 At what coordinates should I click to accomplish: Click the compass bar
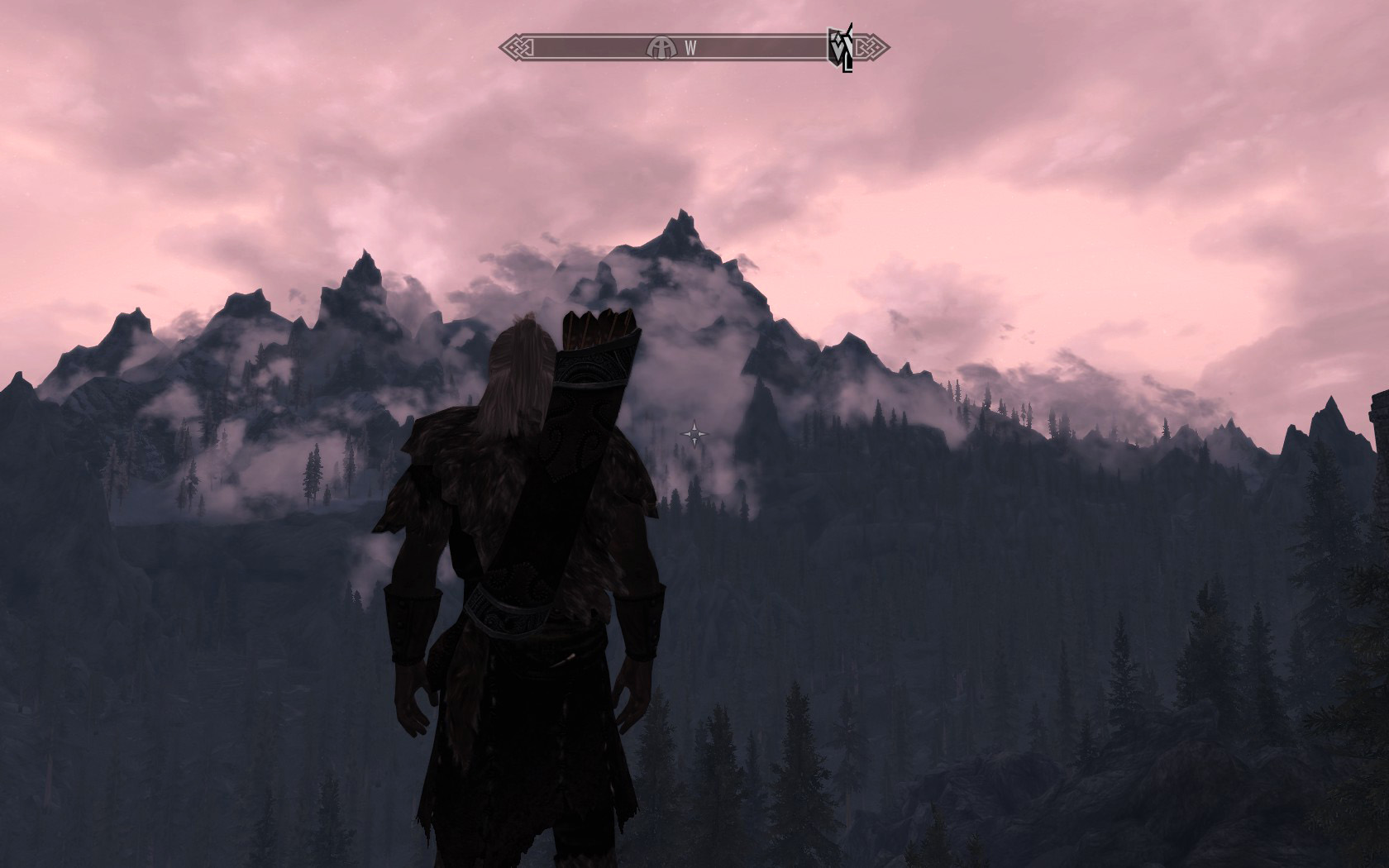click(x=744, y=47)
